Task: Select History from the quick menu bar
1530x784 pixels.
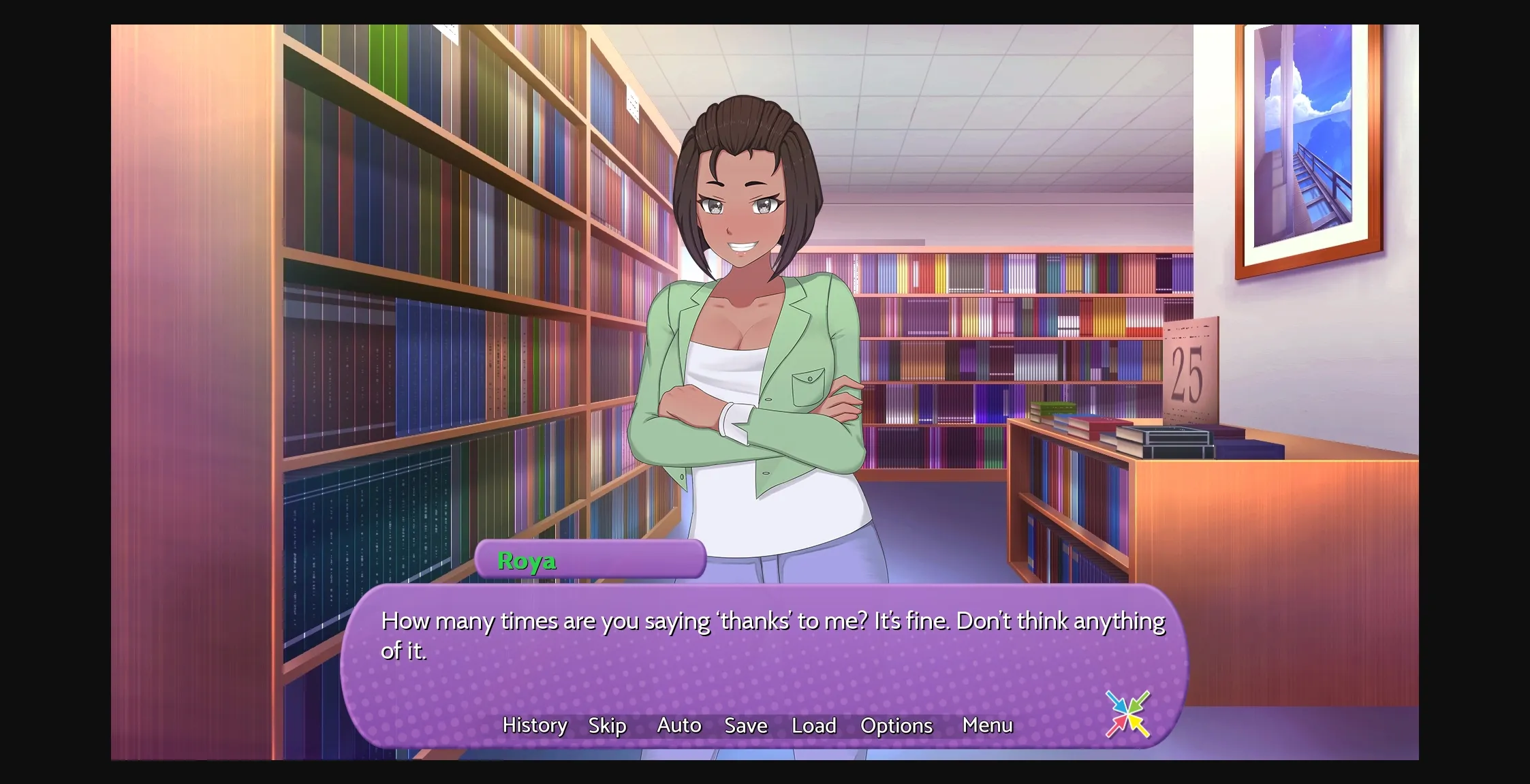Action: coord(534,725)
